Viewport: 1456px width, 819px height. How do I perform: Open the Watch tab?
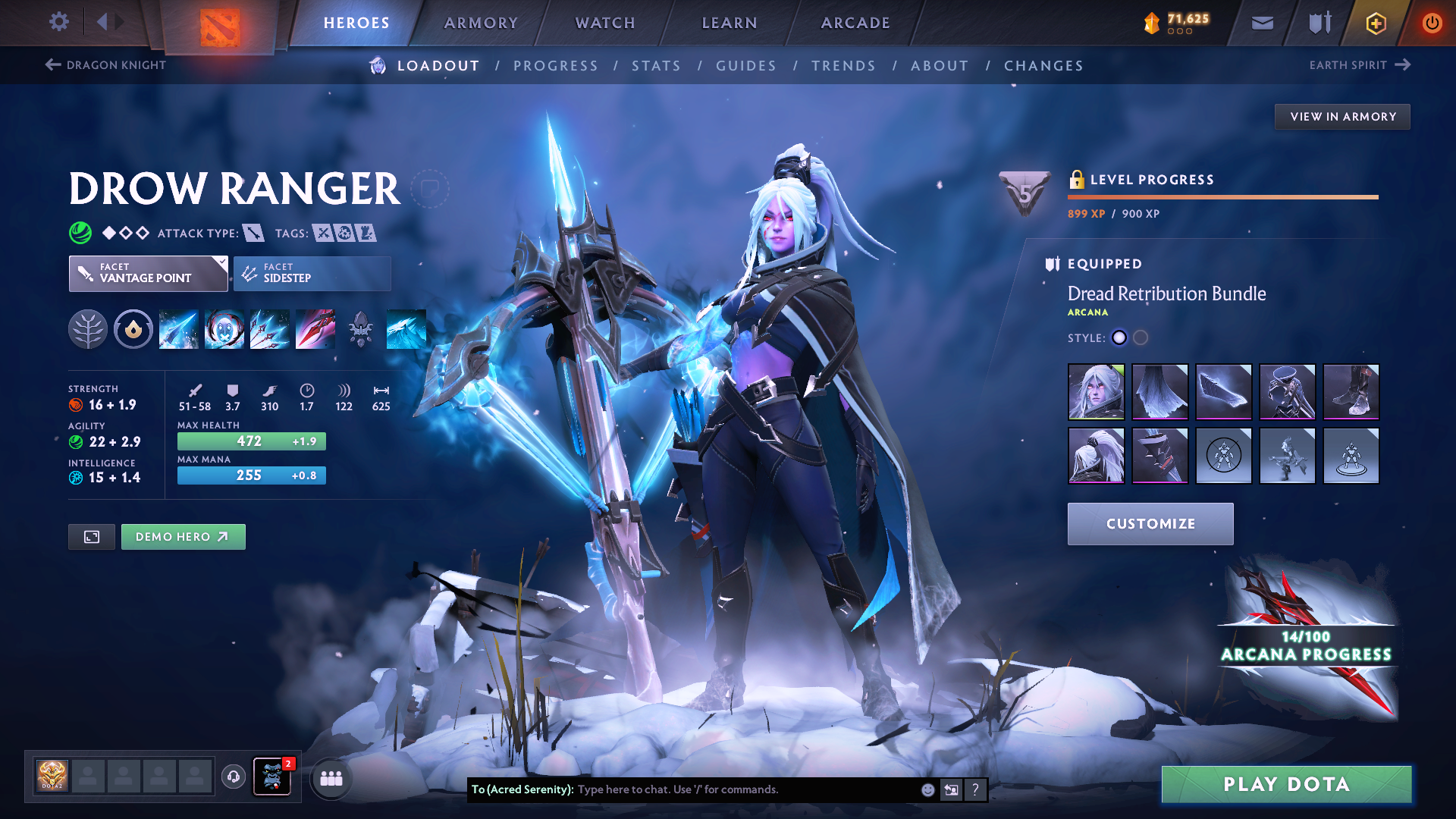tap(605, 23)
